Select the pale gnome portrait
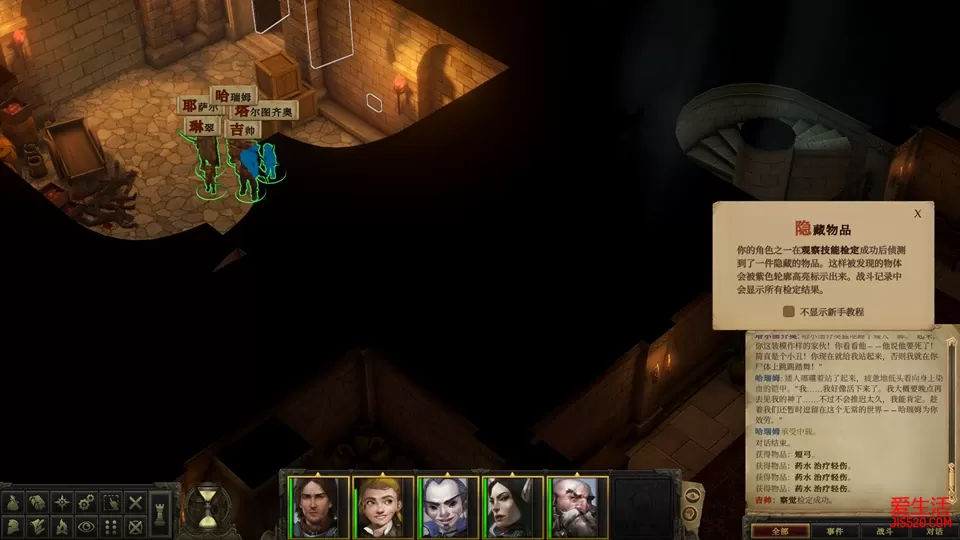 pos(448,507)
